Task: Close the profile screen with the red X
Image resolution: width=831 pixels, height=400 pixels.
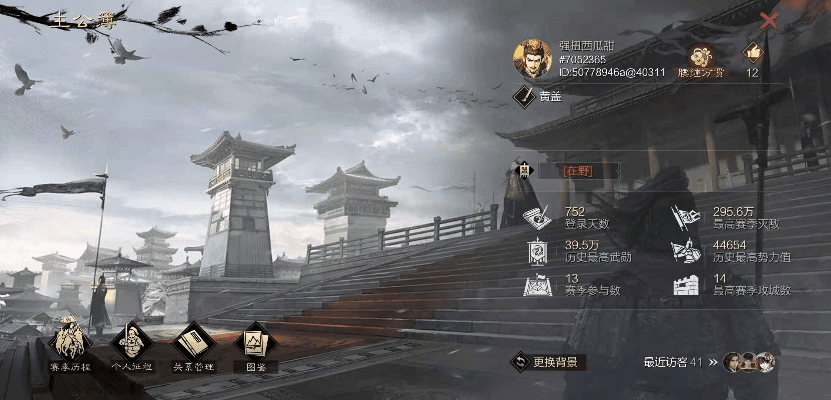Action: point(769,20)
